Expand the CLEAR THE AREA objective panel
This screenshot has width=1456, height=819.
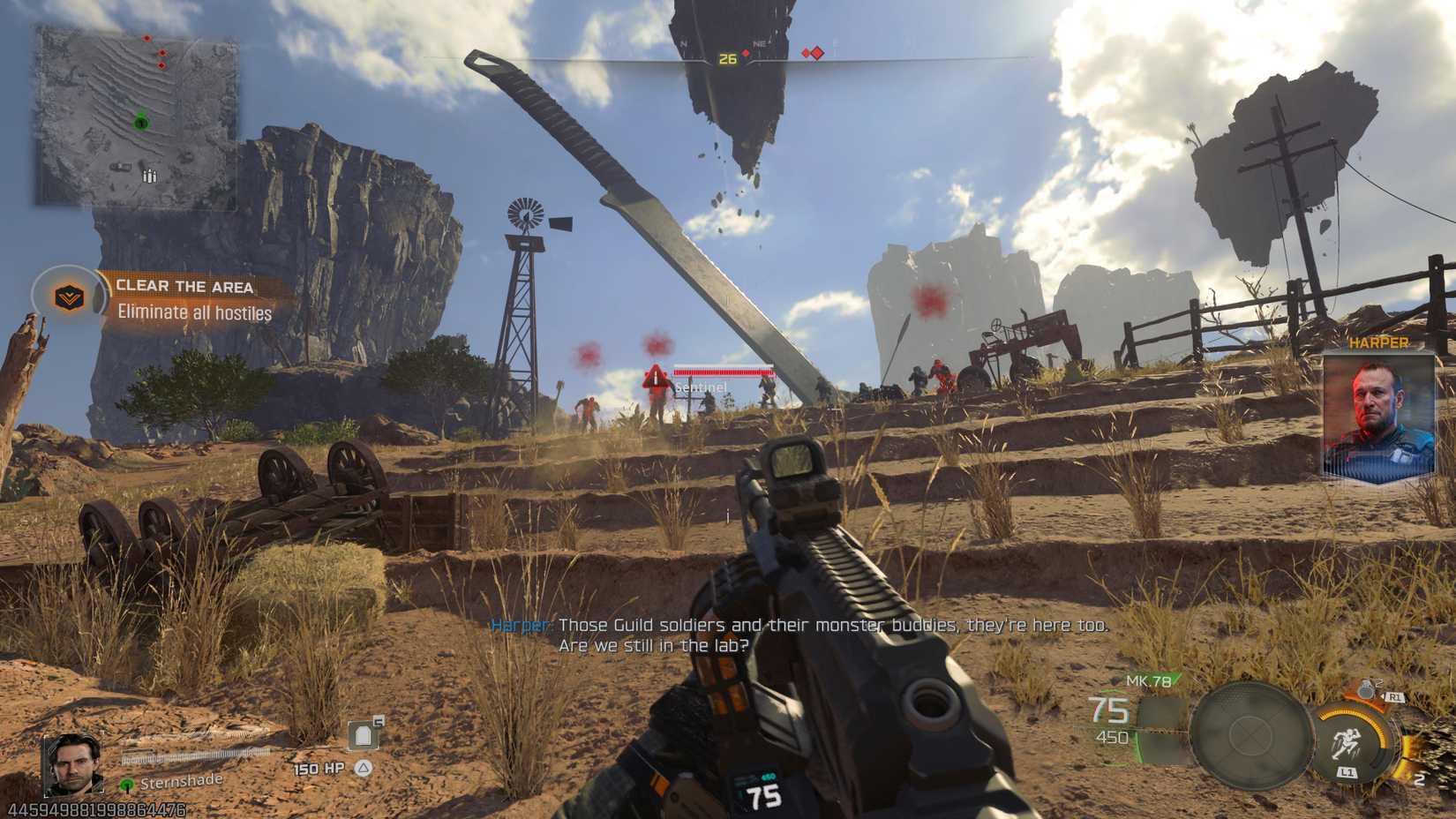click(184, 286)
